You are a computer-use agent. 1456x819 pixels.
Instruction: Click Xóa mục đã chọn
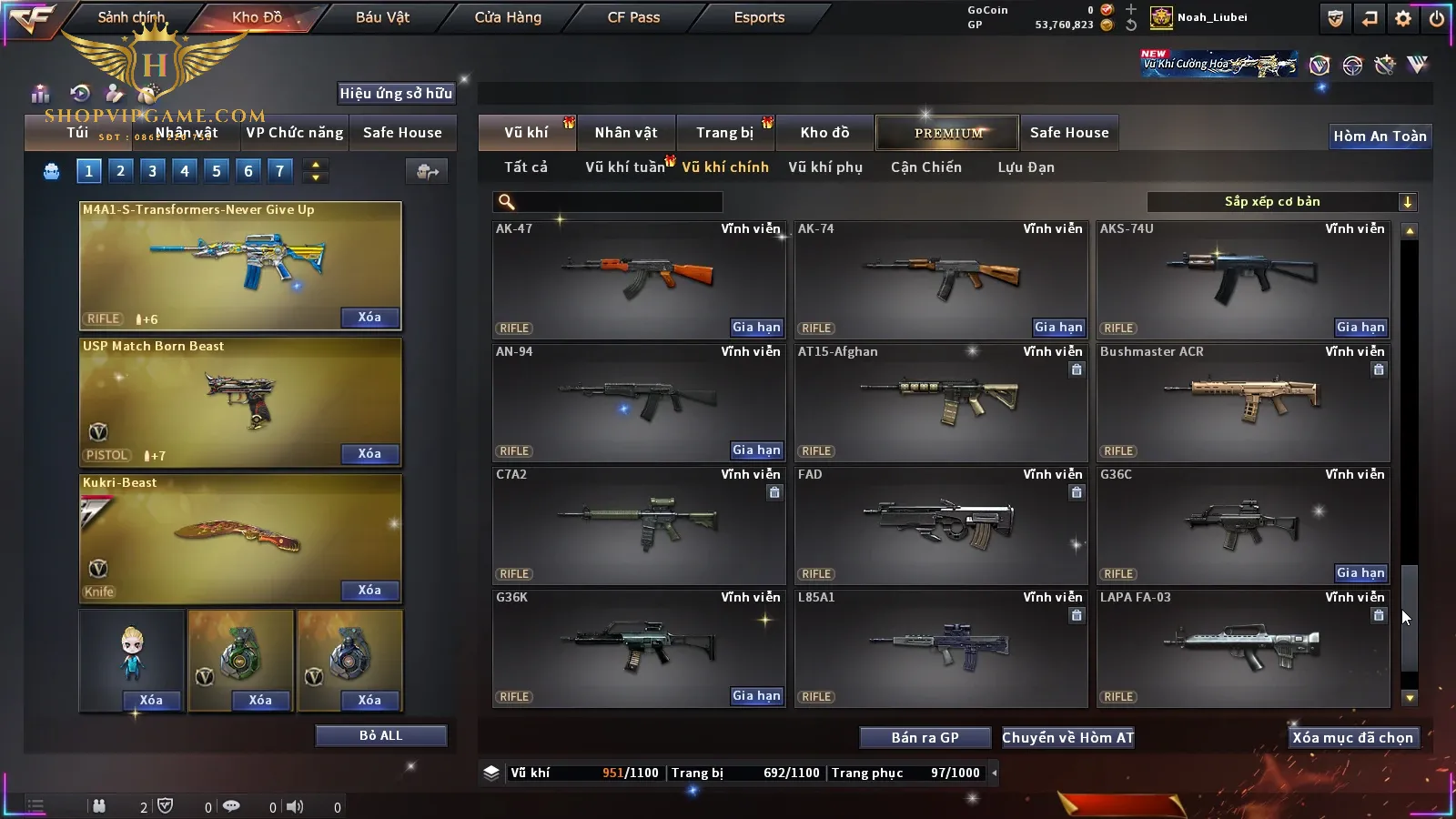tap(1352, 738)
